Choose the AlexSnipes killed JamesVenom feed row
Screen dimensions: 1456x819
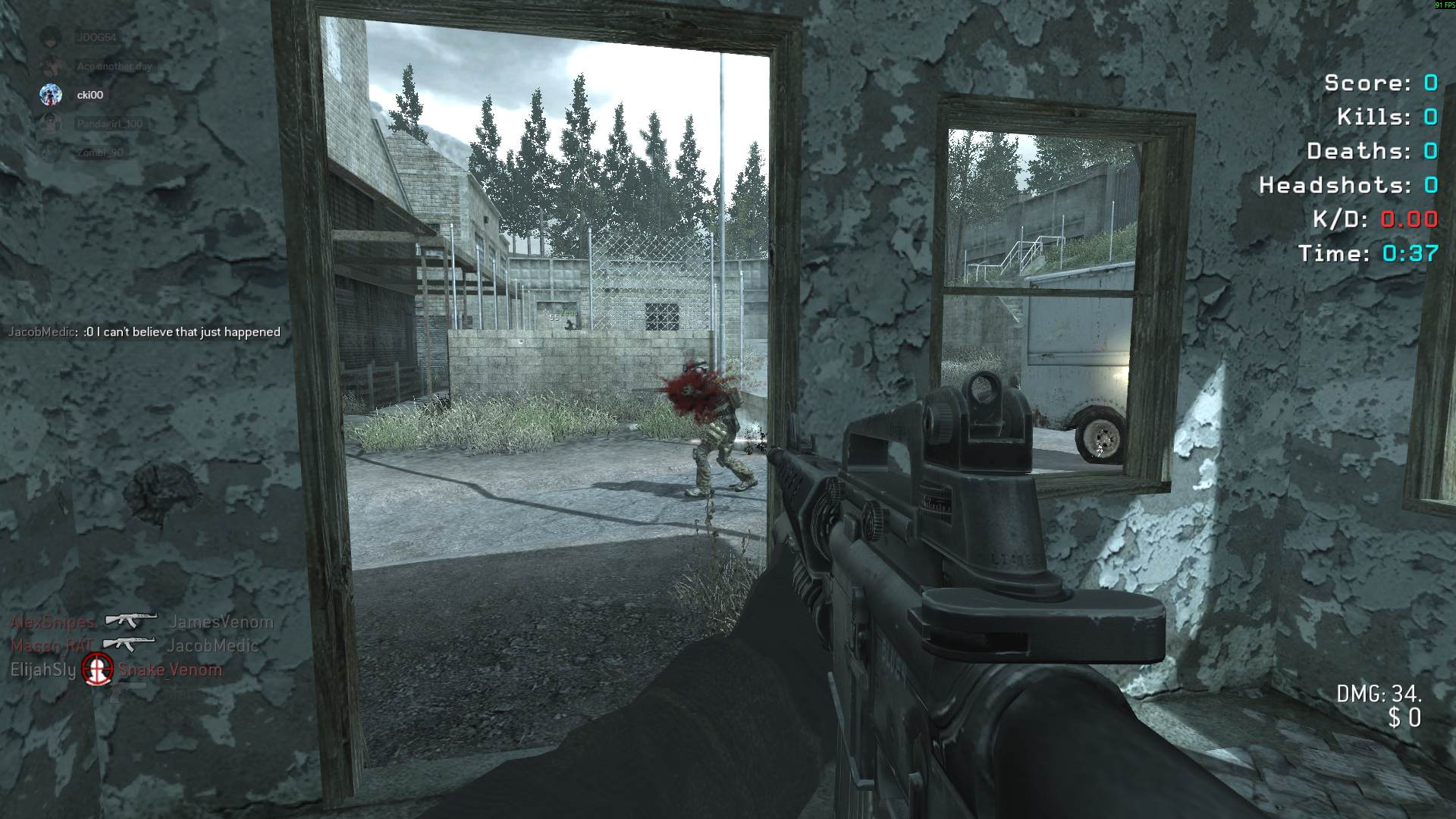click(142, 622)
